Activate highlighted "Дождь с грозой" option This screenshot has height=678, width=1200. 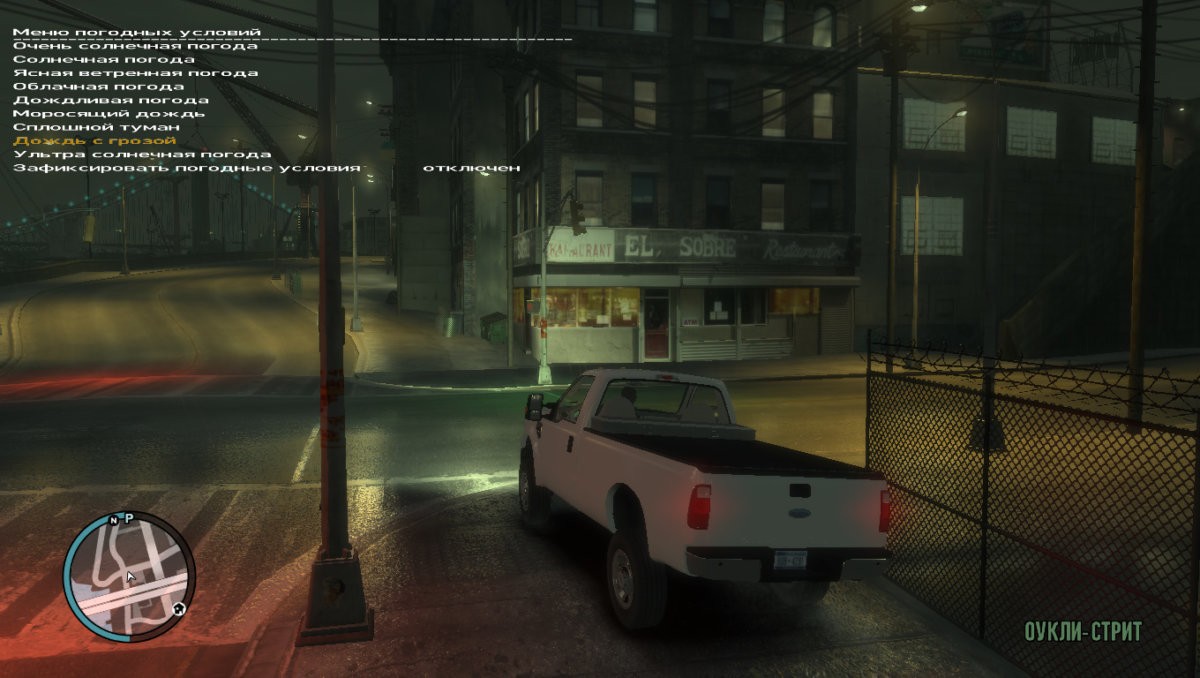tap(96, 141)
